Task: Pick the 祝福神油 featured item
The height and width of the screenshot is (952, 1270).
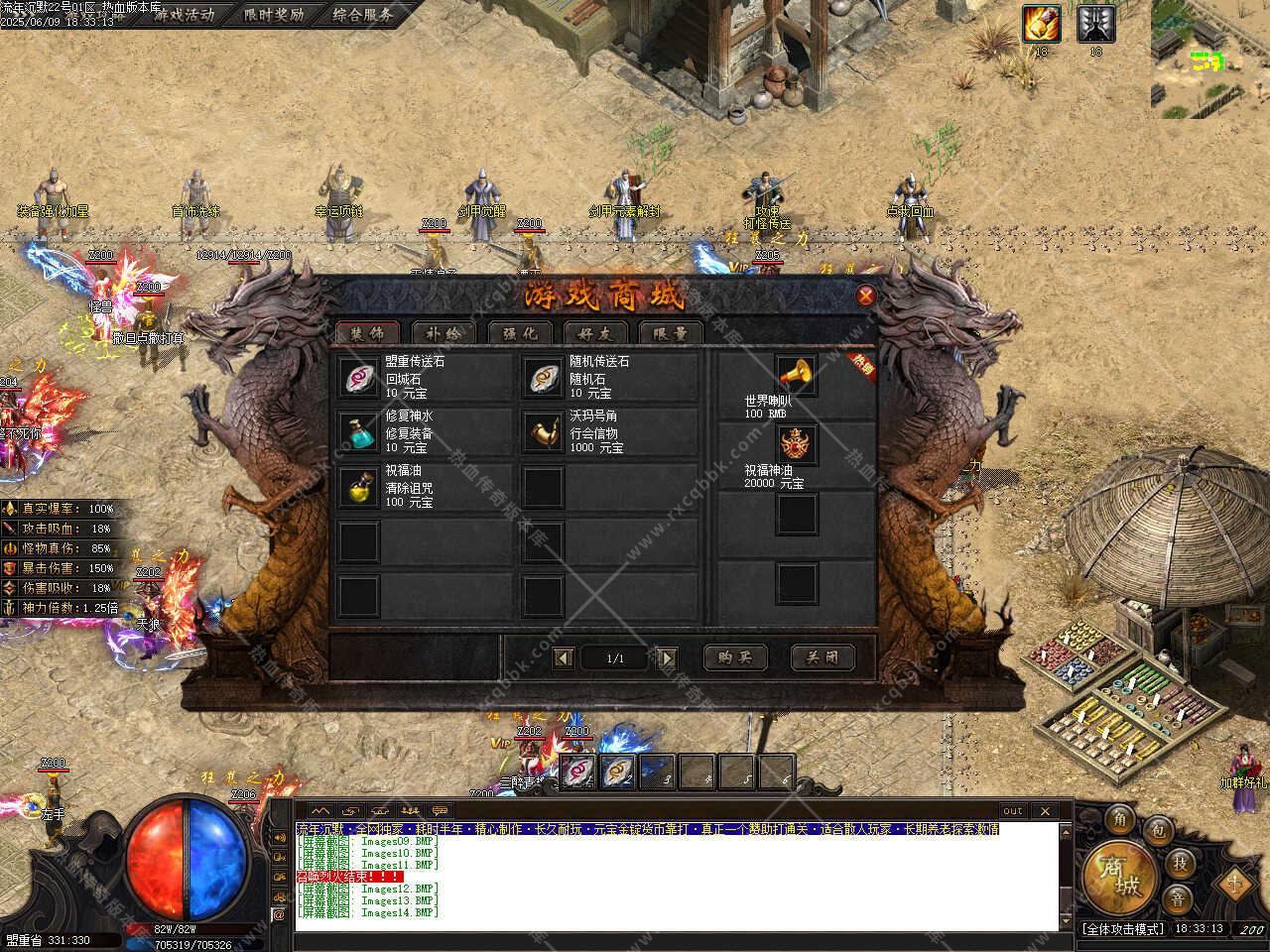Action: 796,444
